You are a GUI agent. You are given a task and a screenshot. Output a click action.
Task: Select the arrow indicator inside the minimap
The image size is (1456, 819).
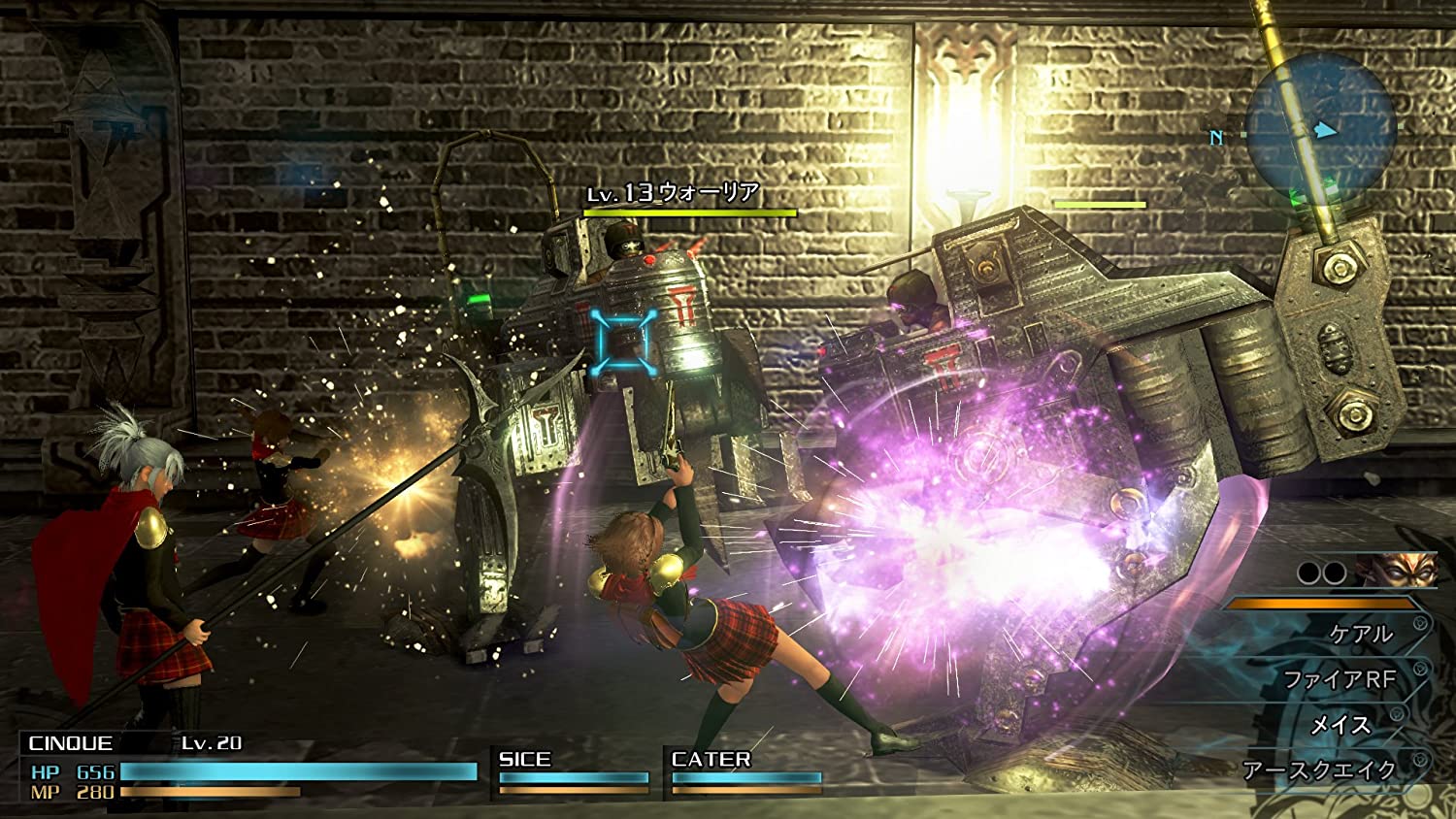[x=1324, y=130]
